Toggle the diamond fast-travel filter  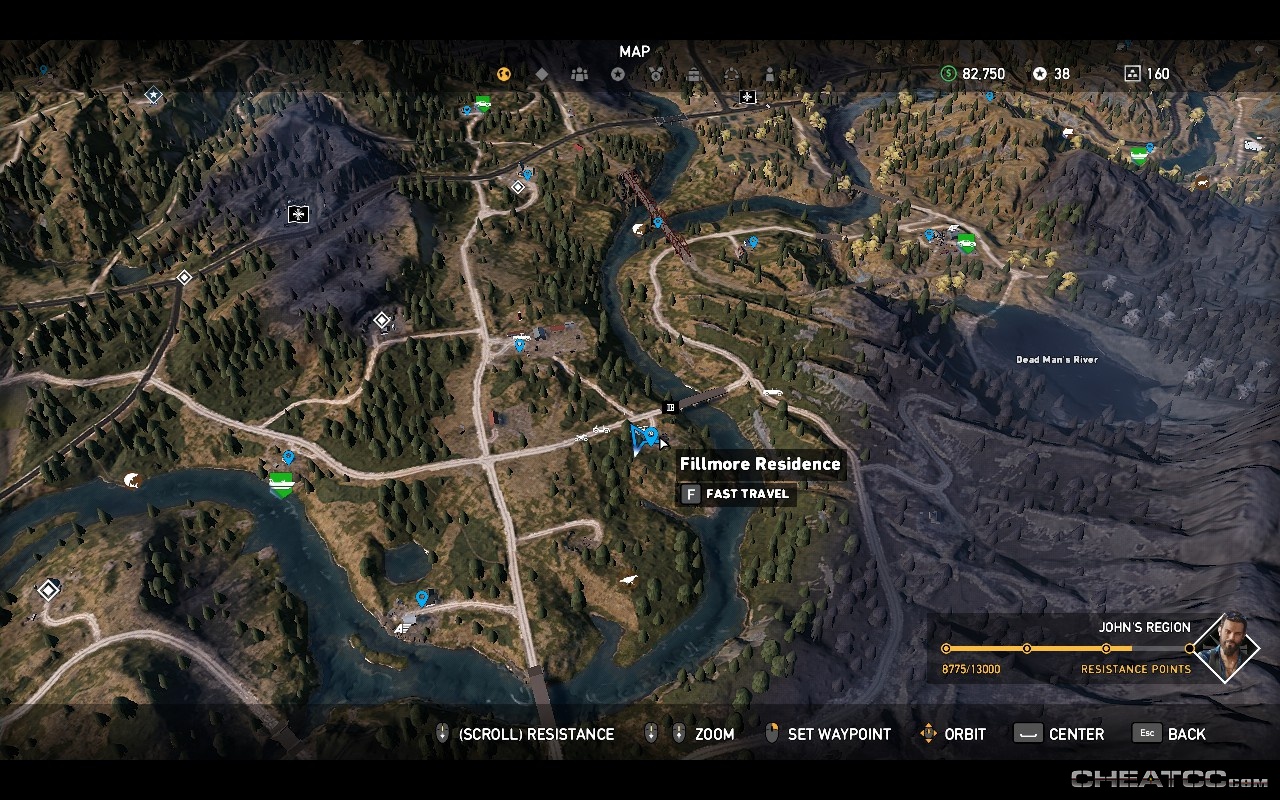pos(542,73)
